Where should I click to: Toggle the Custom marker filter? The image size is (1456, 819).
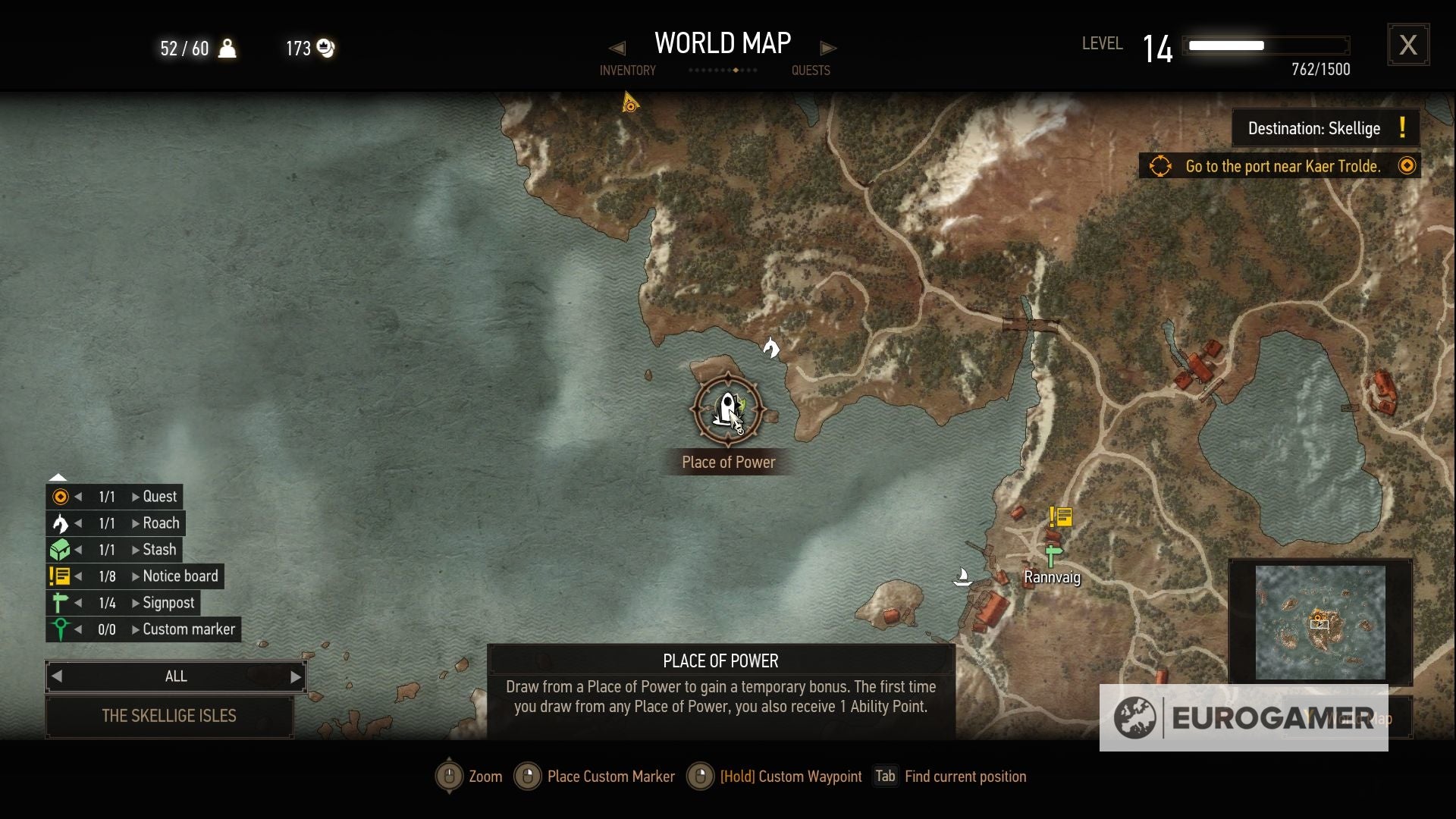click(x=59, y=629)
